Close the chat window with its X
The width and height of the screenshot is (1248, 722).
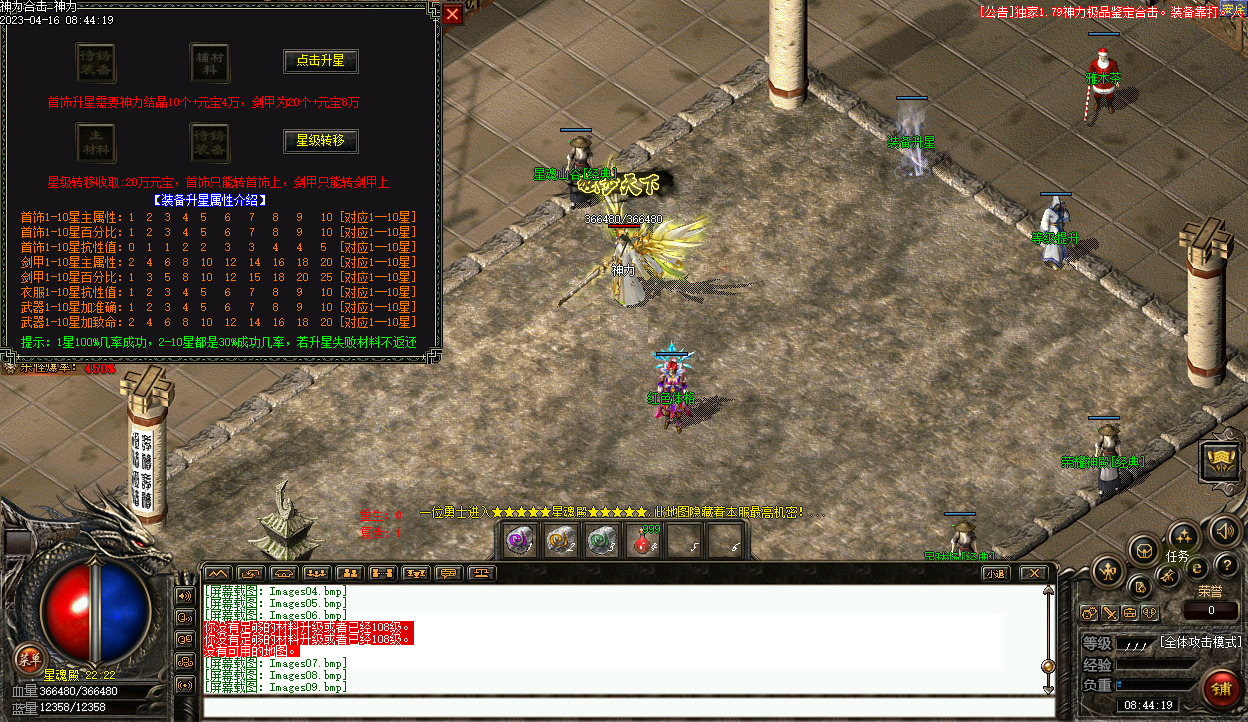click(1034, 573)
